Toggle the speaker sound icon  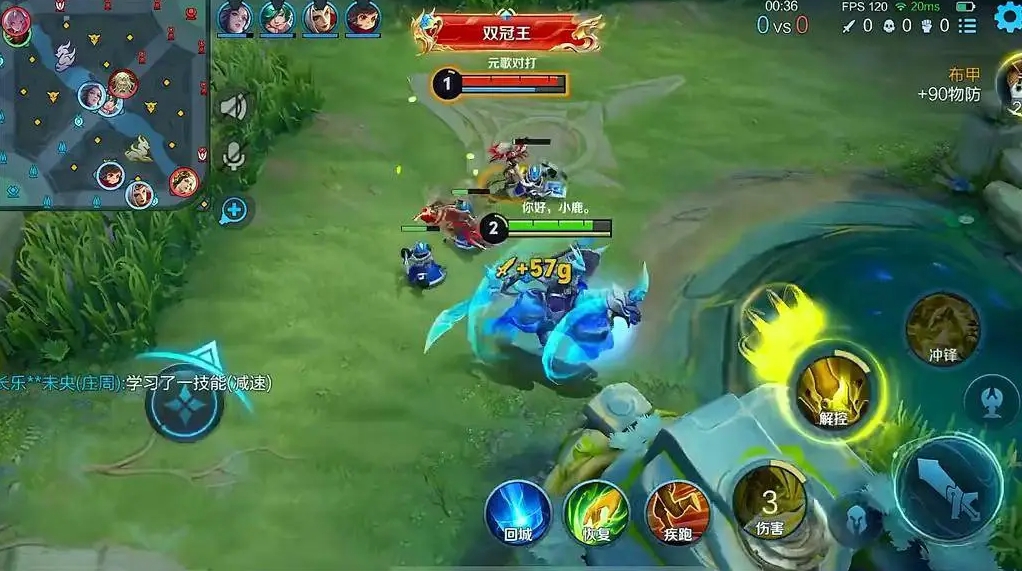pyautogui.click(x=233, y=107)
